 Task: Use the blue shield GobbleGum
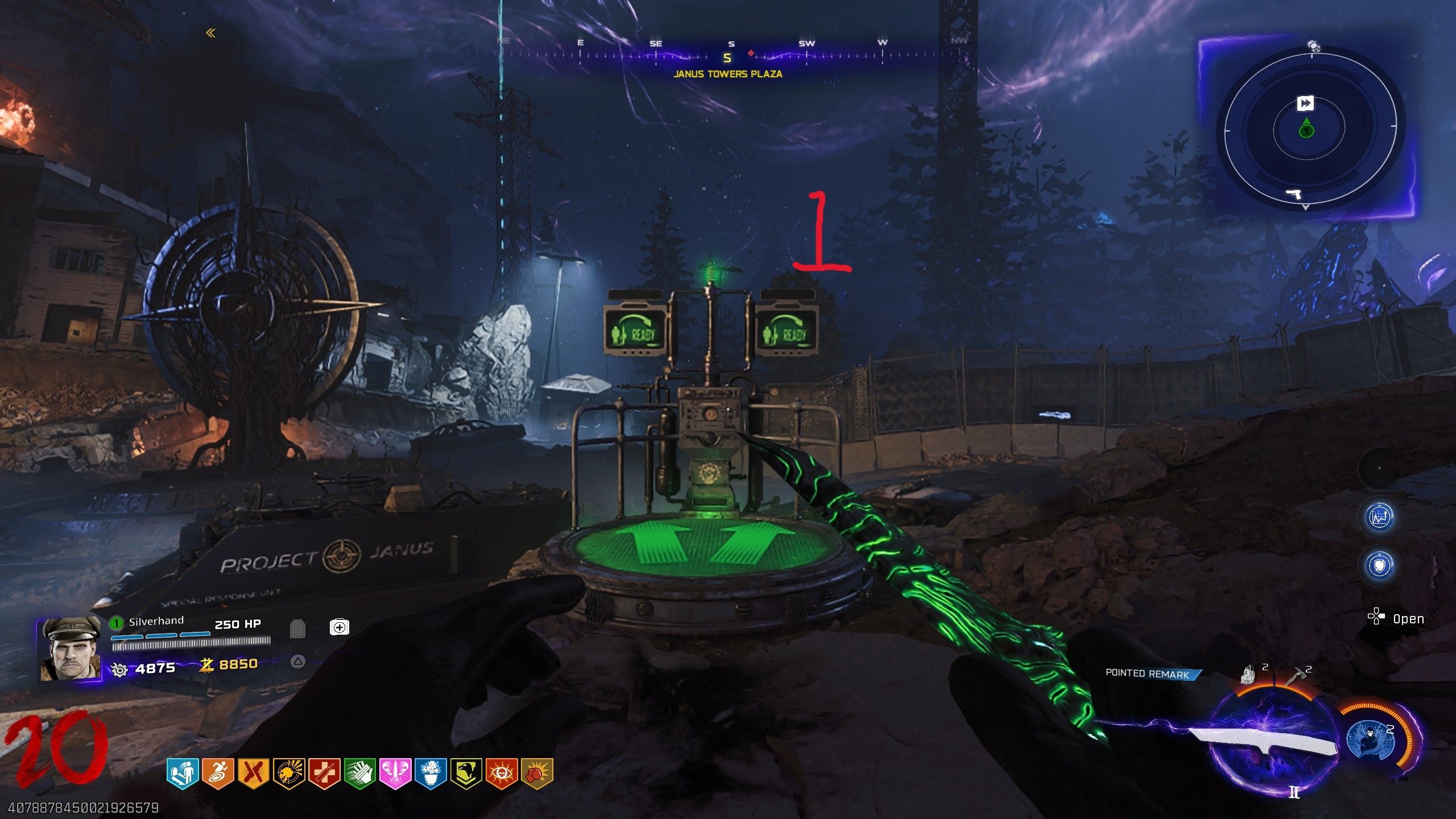pyautogui.click(x=1379, y=565)
